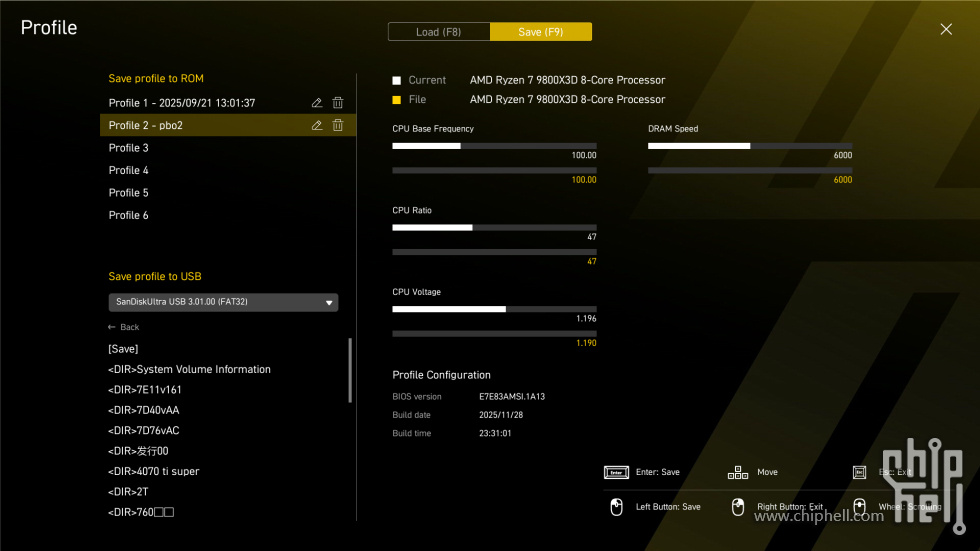This screenshot has width=980, height=551.
Task: Open the 7E11v161 directory
Action: coord(145,390)
